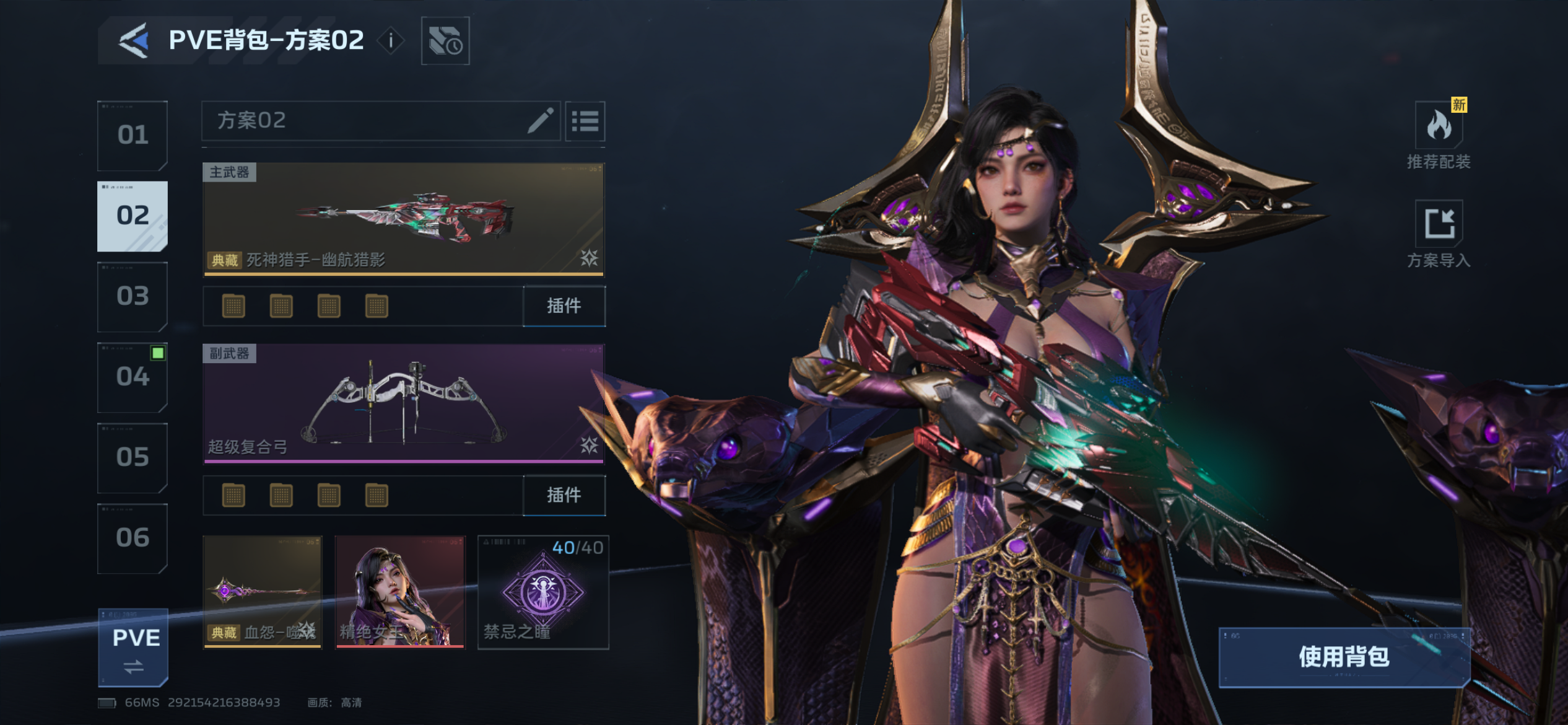Select the 死神猎手 primary weapon card

(404, 219)
